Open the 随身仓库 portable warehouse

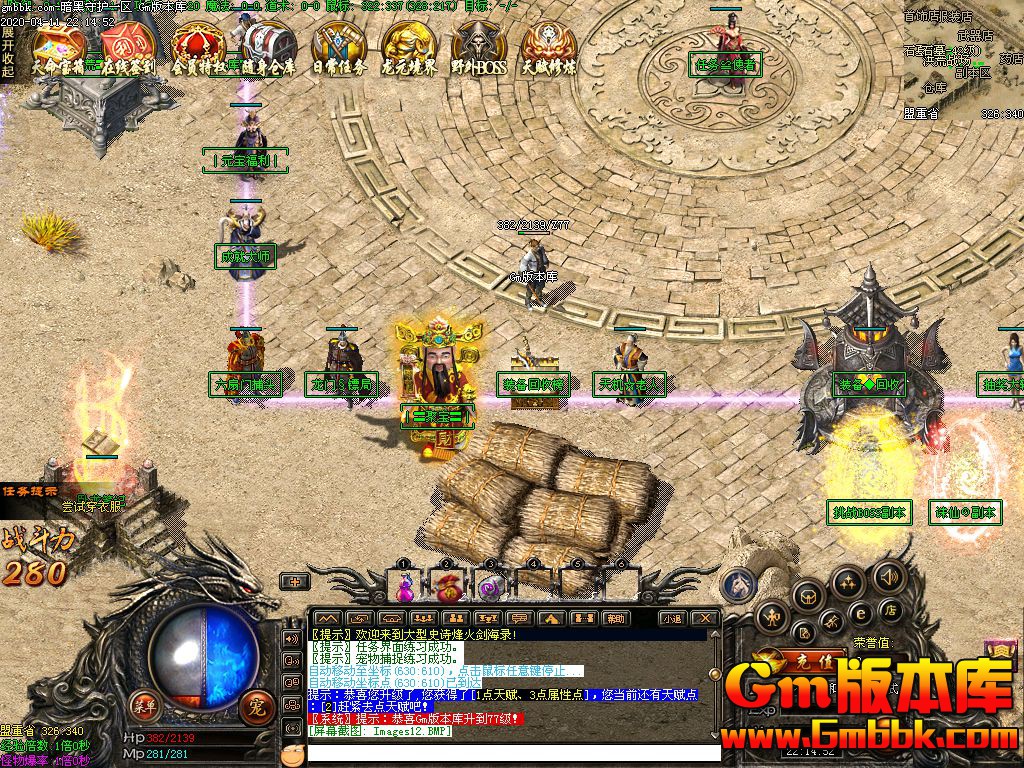click(268, 48)
